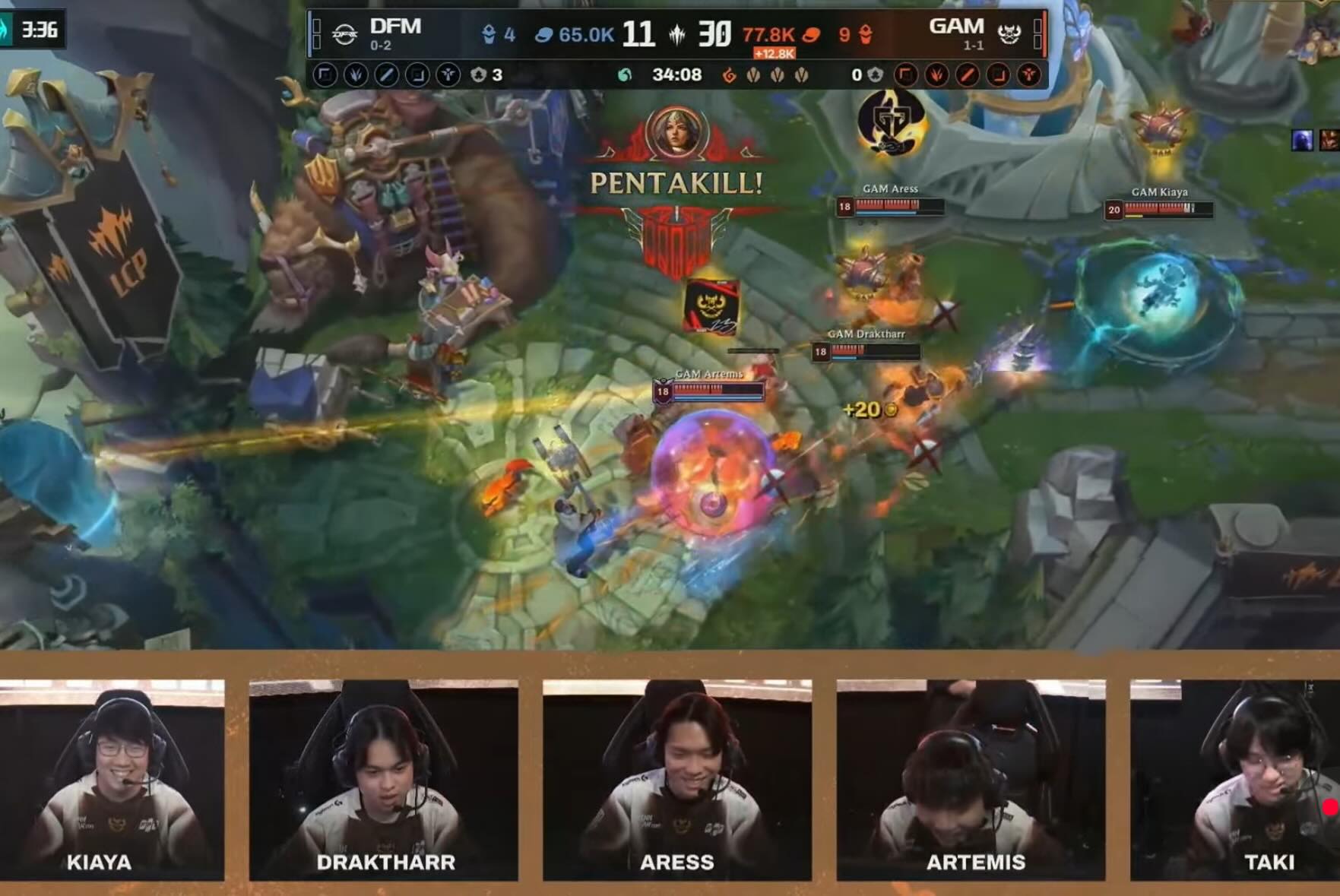Select Kiaya's player camera tile
The height and width of the screenshot is (896, 1340).
point(112,779)
